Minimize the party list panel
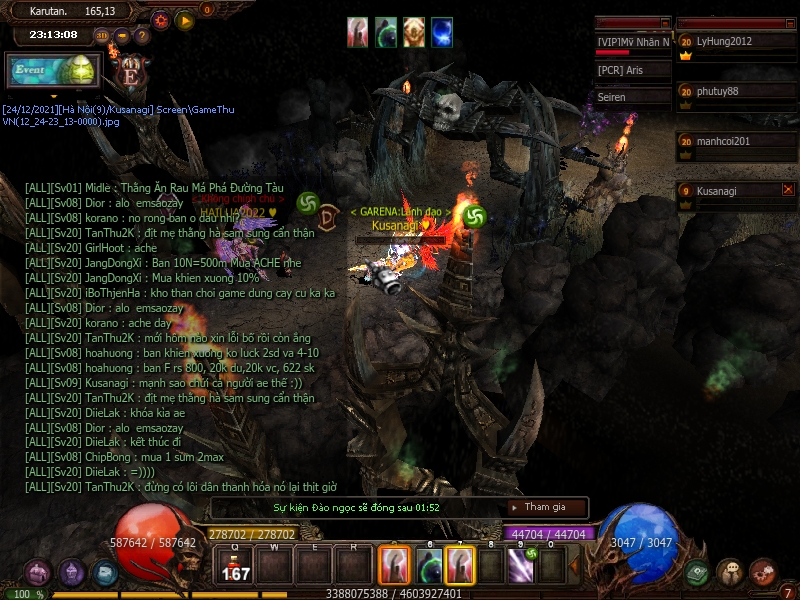The image size is (800, 600). pyautogui.click(x=789, y=22)
